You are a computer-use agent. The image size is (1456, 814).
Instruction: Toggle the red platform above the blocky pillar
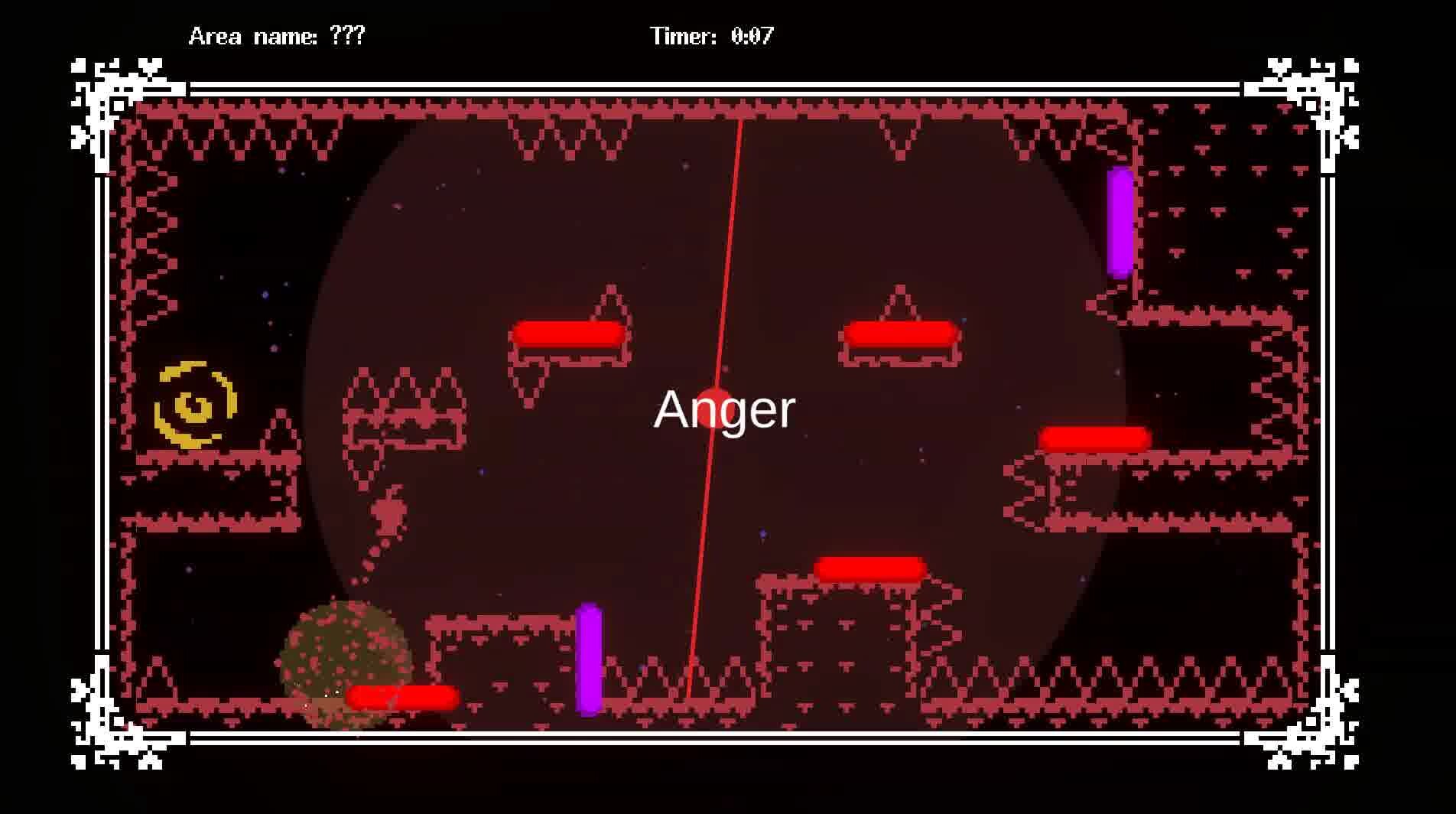point(871,566)
